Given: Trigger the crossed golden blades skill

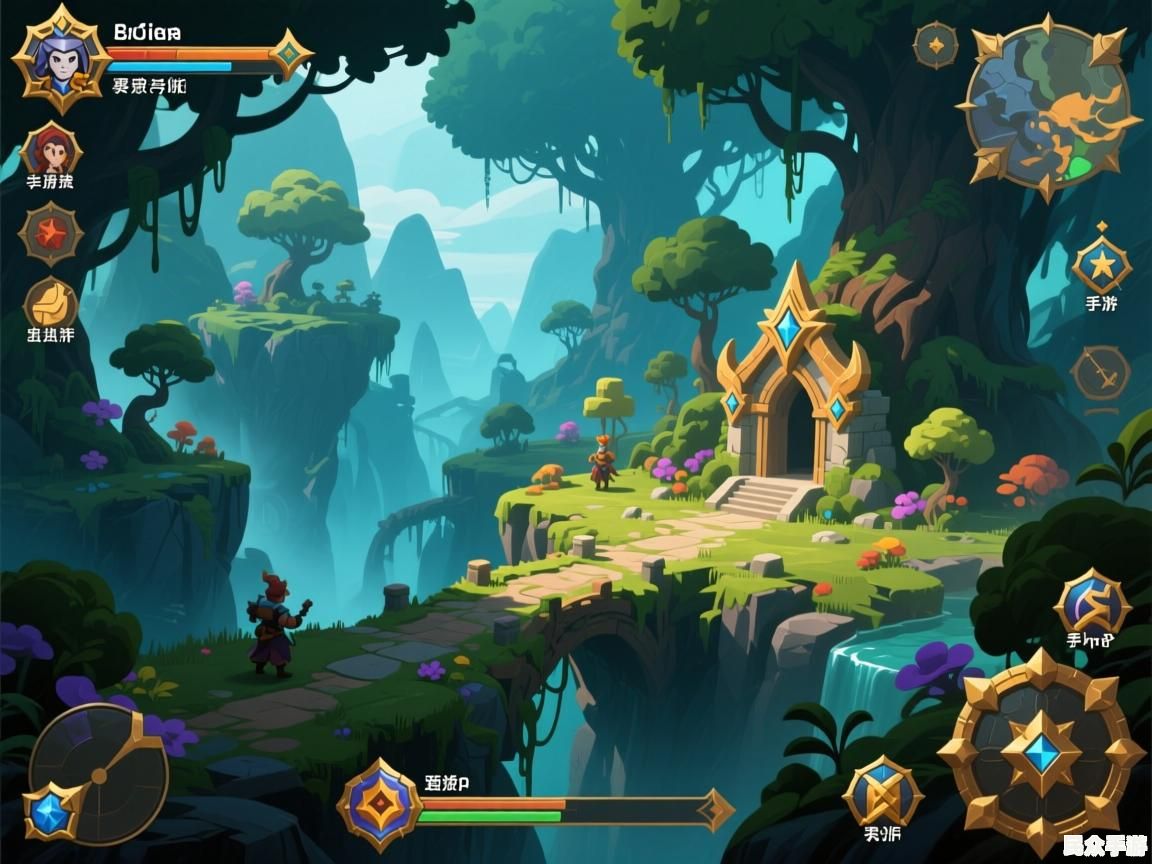Looking at the screenshot, I should coord(882,792).
